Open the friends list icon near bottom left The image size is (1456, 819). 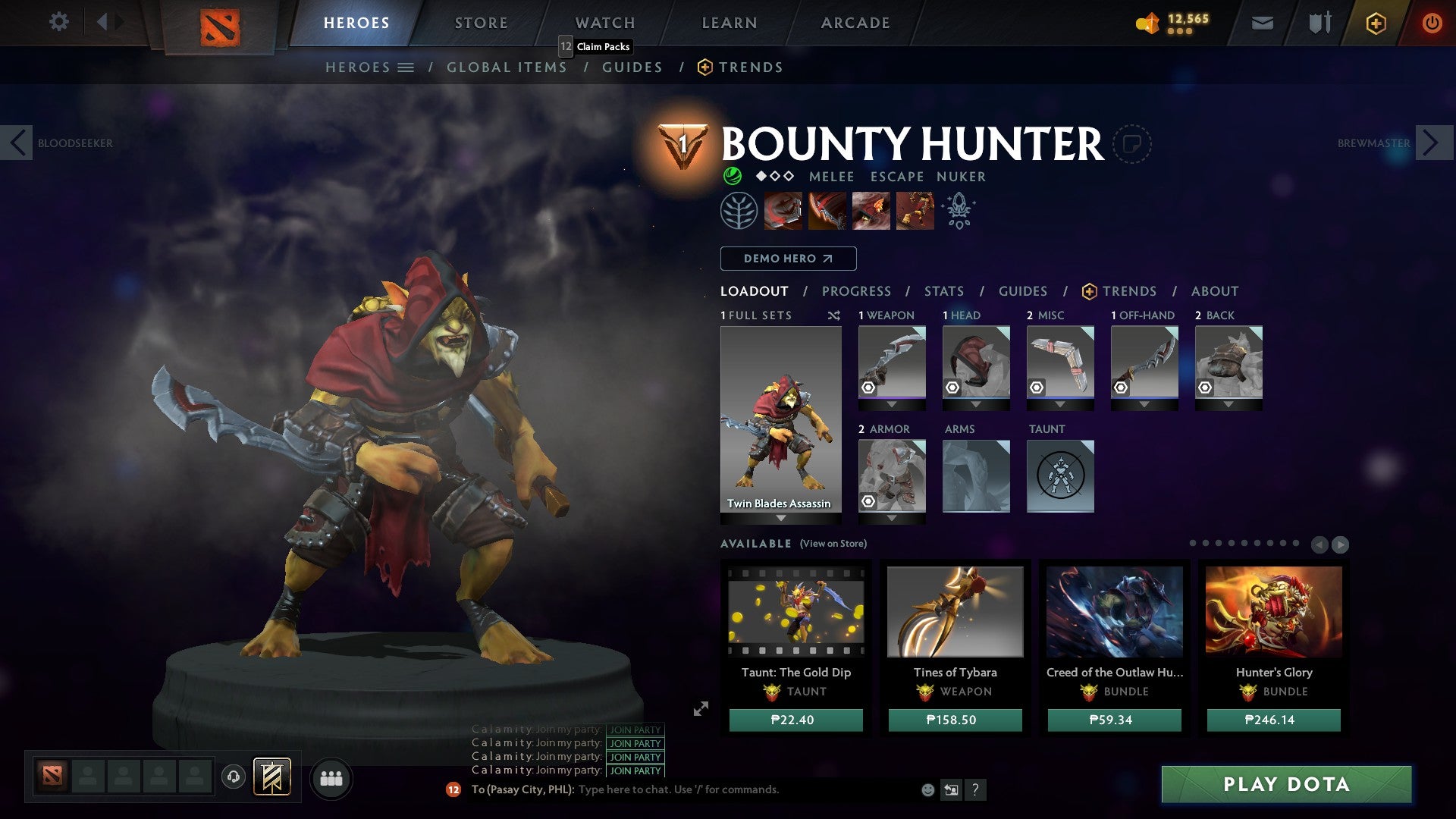tap(331, 778)
